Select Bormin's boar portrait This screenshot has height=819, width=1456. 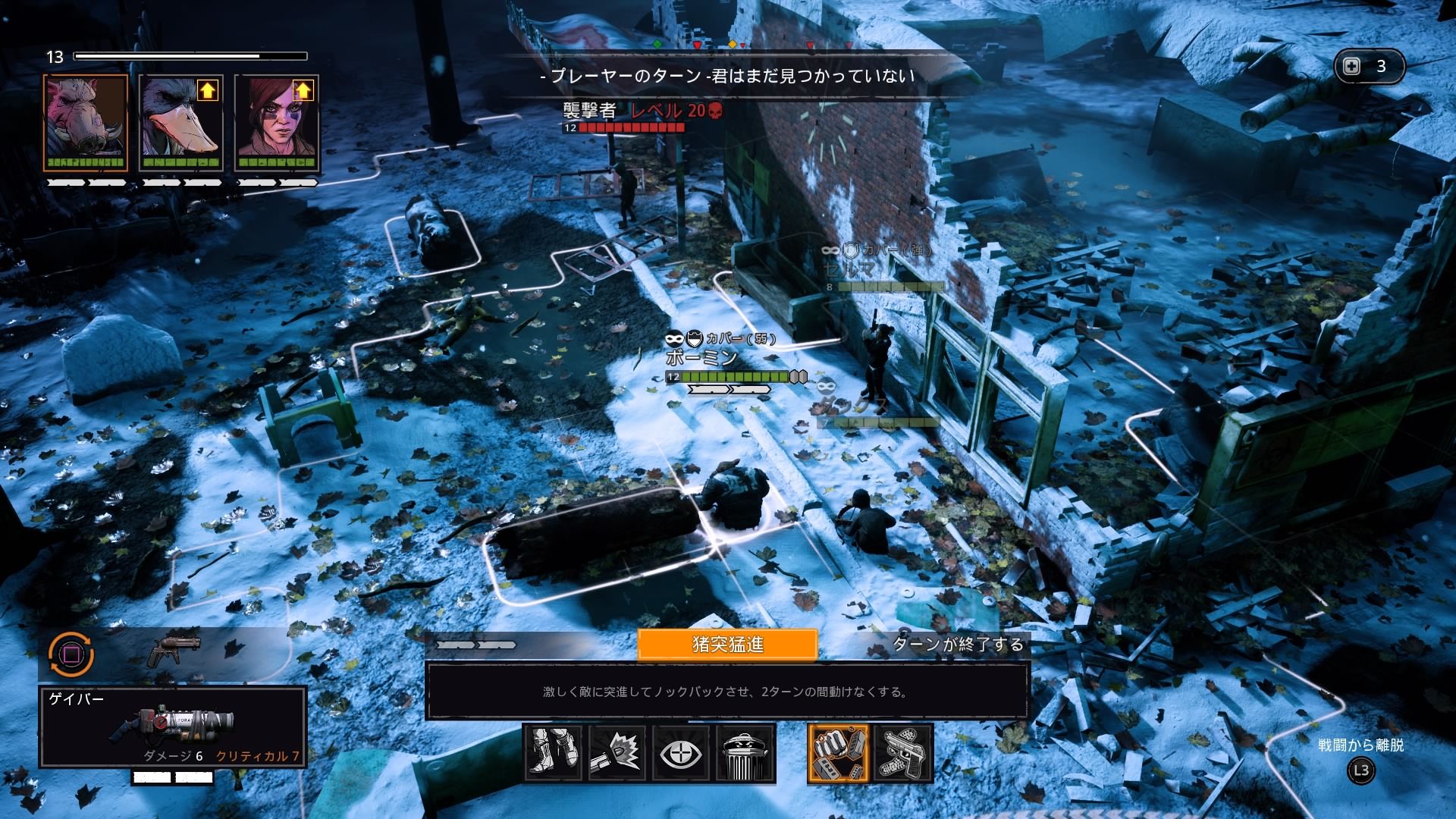click(86, 123)
